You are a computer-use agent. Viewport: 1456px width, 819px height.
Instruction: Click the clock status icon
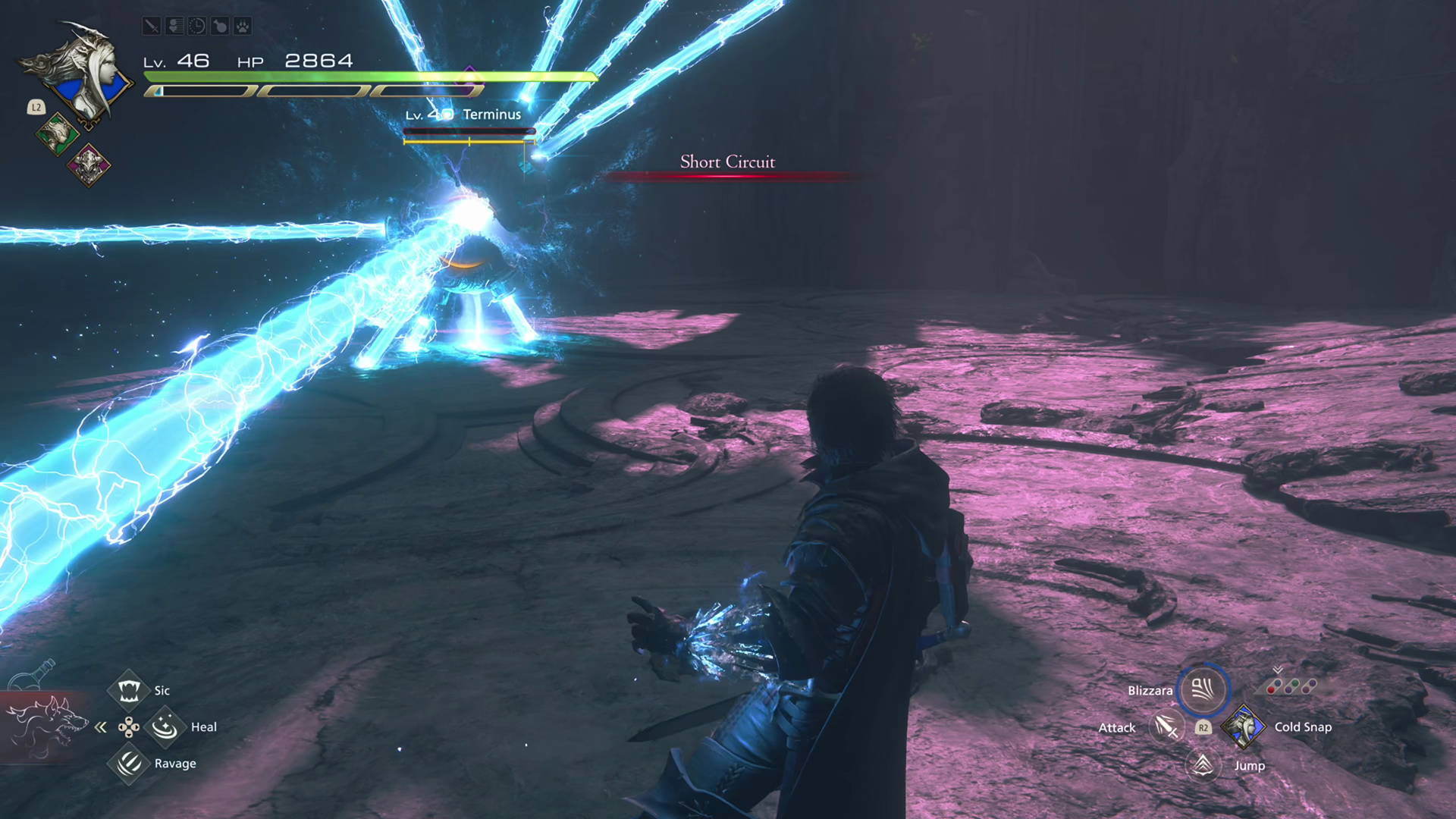[x=196, y=27]
